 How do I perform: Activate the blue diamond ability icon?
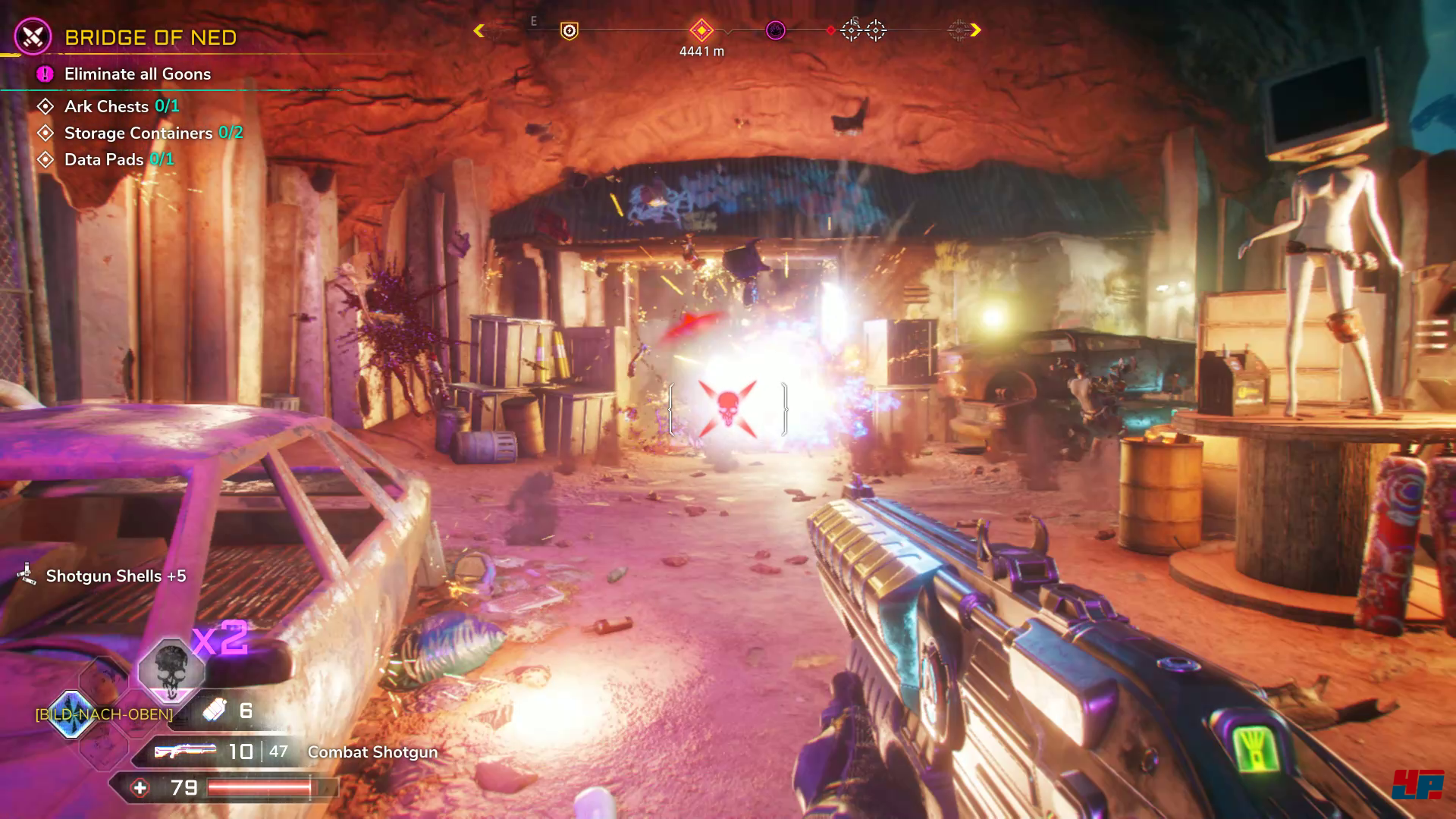(72, 714)
